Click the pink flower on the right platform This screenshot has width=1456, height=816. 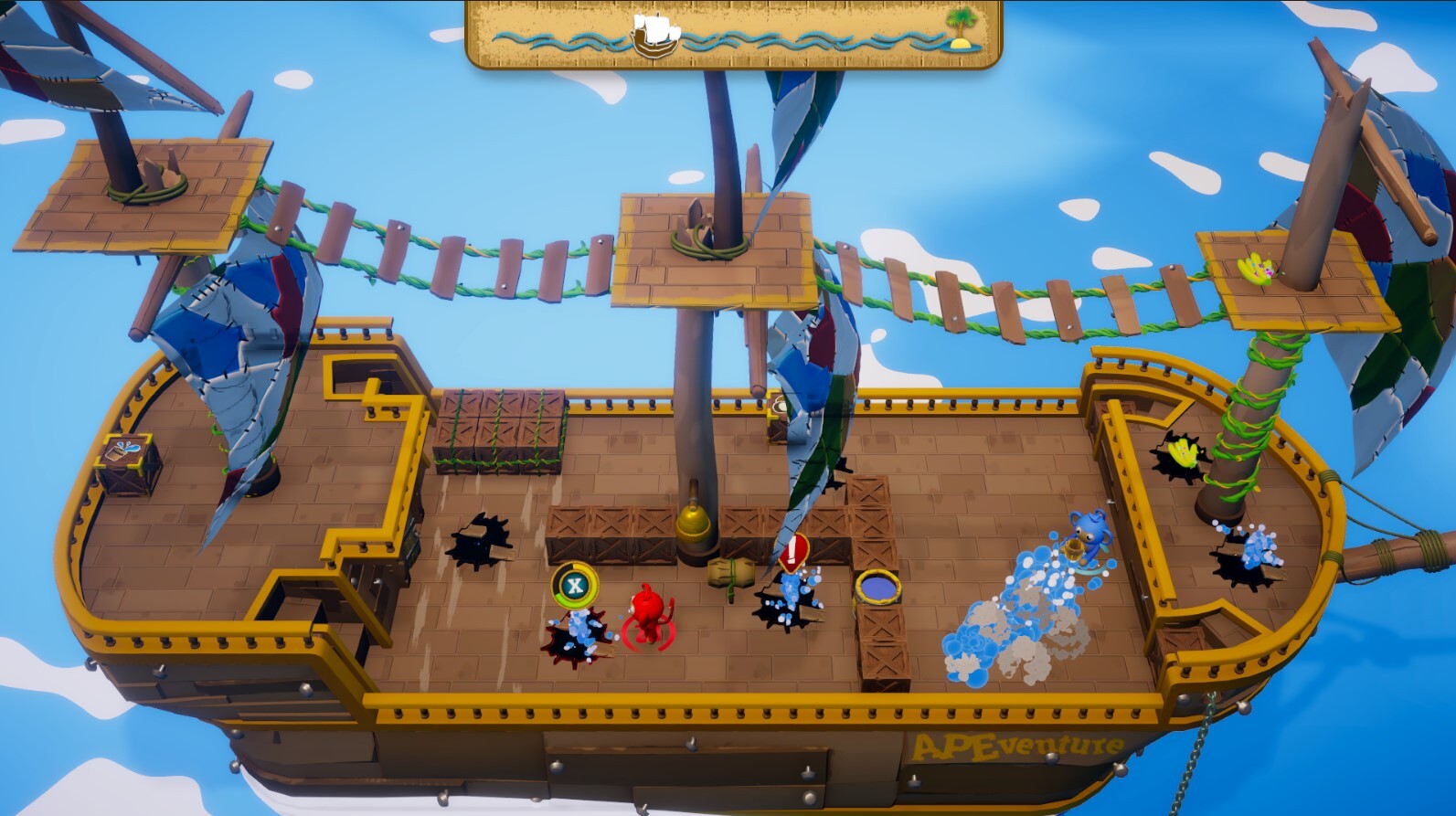1262,270
